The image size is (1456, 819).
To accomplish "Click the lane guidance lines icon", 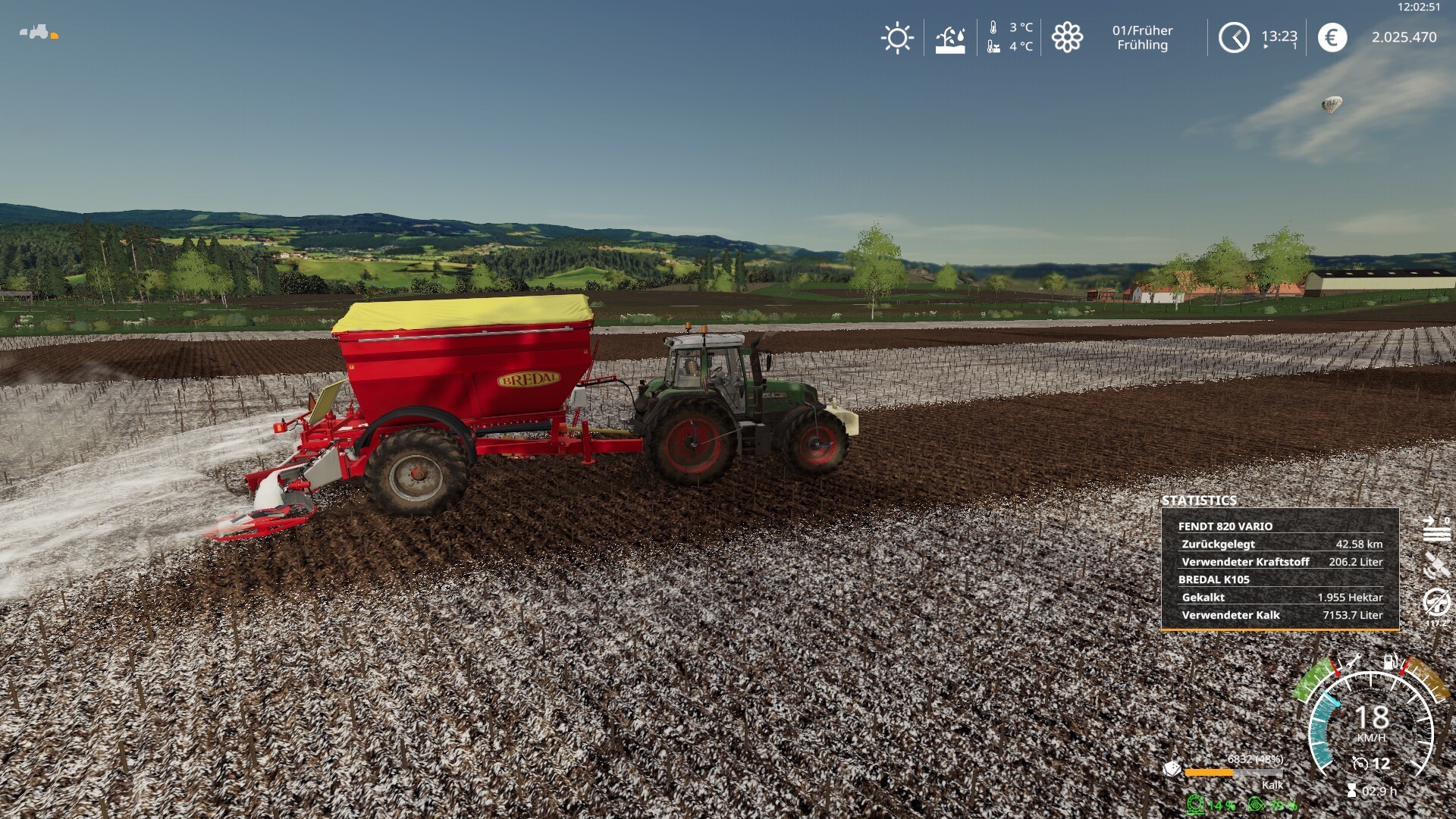I will [x=1436, y=529].
